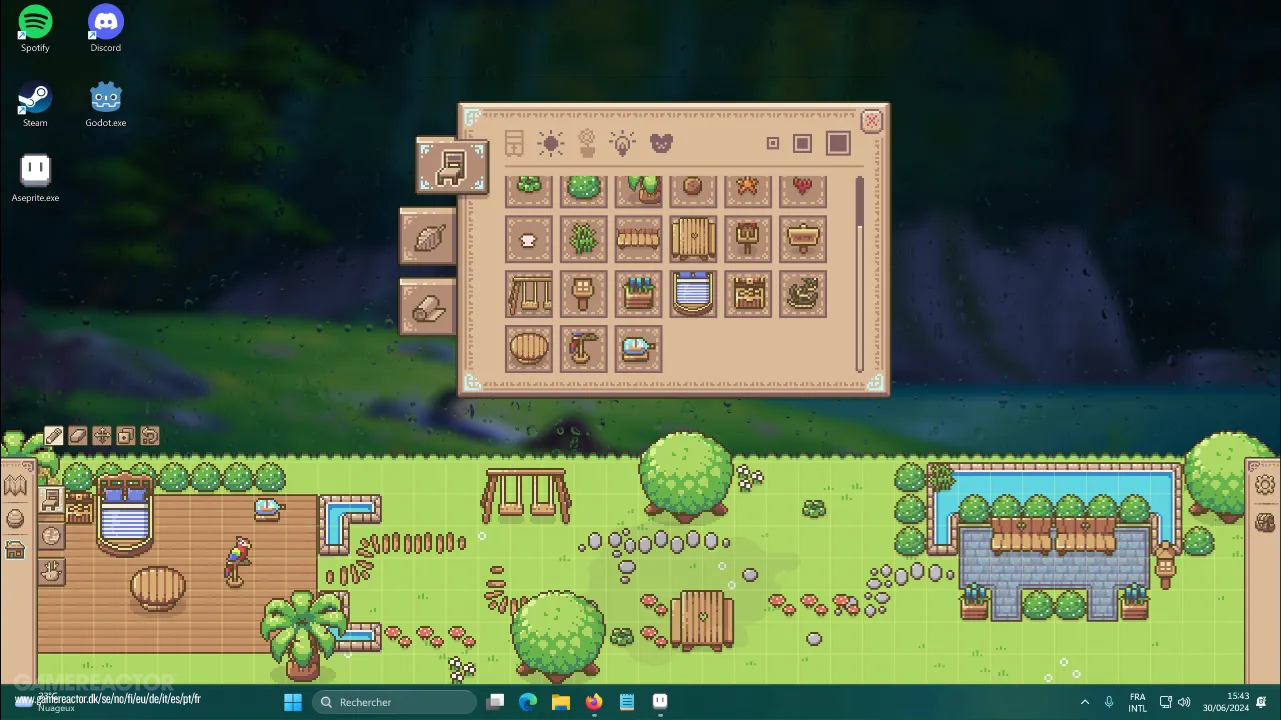Toggle the small display size square
The image size is (1281, 720).
click(772, 143)
